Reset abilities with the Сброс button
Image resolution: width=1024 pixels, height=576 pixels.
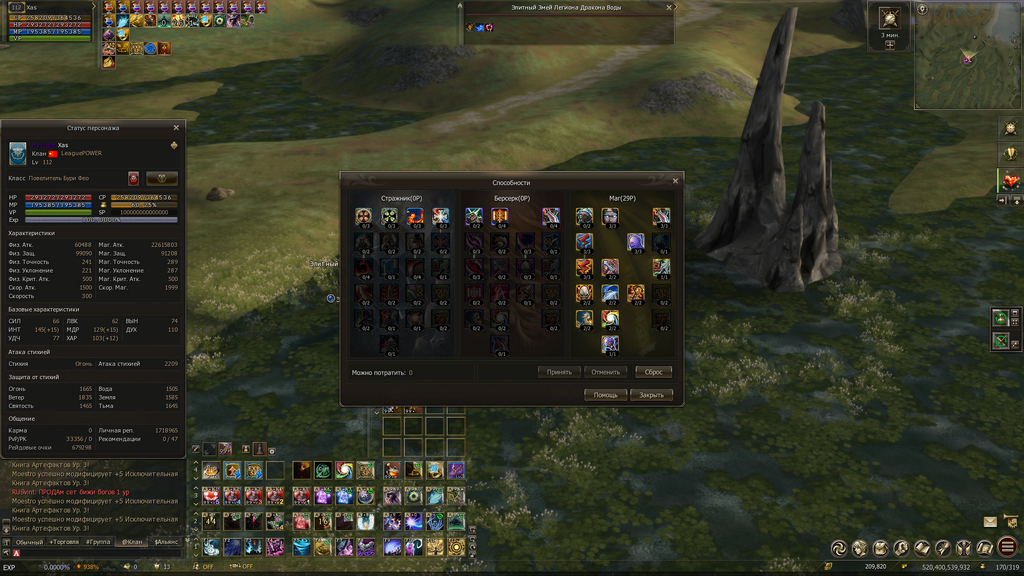653,371
